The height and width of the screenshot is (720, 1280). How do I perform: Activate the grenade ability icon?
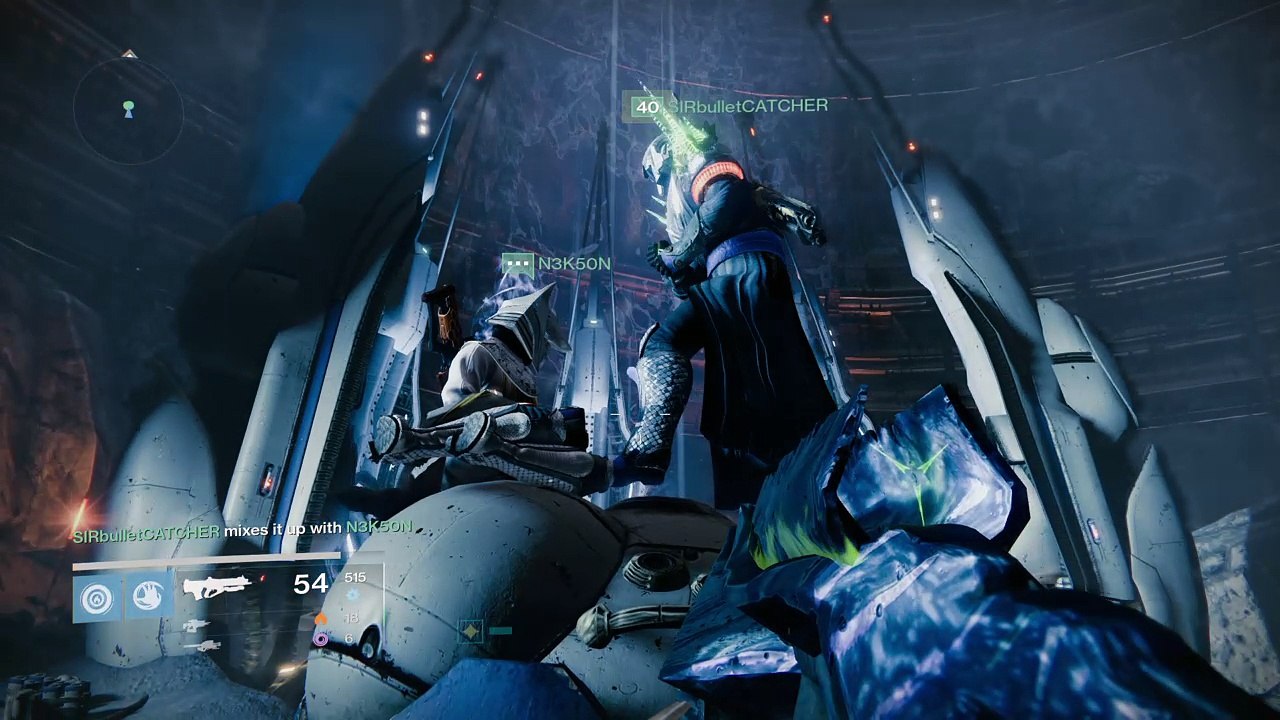(97, 596)
